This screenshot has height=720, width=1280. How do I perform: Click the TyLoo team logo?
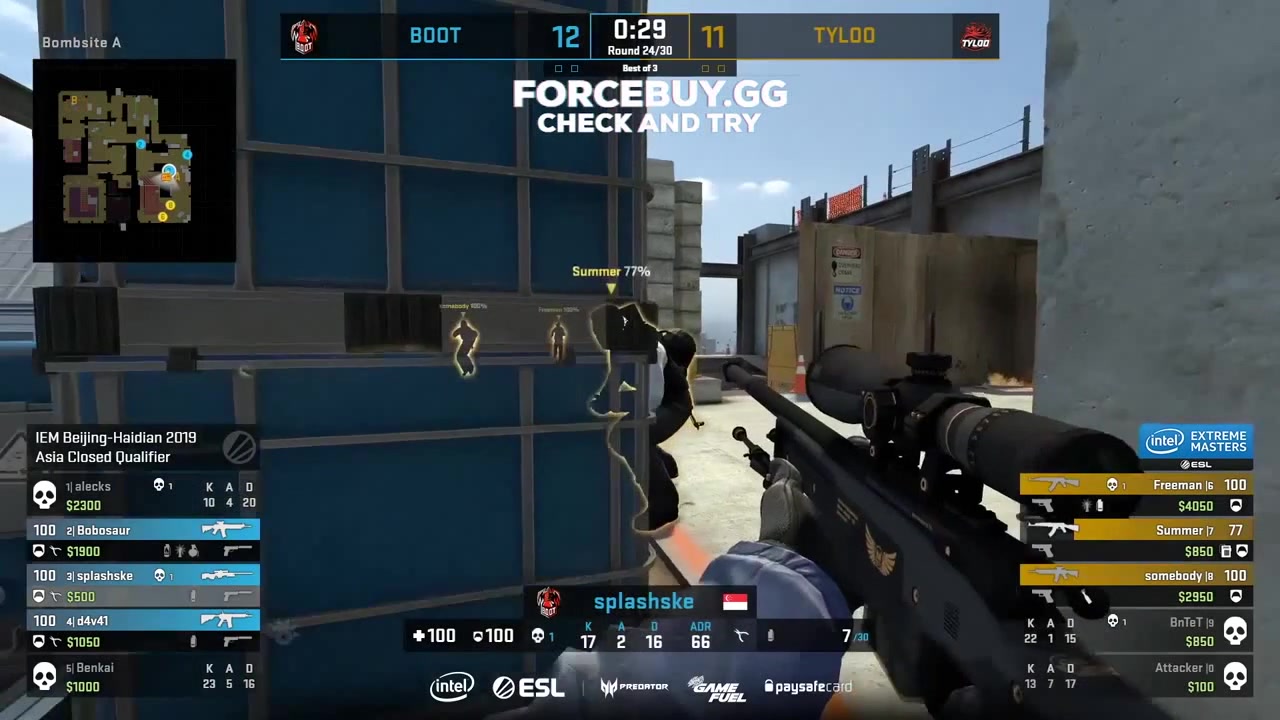coord(974,36)
